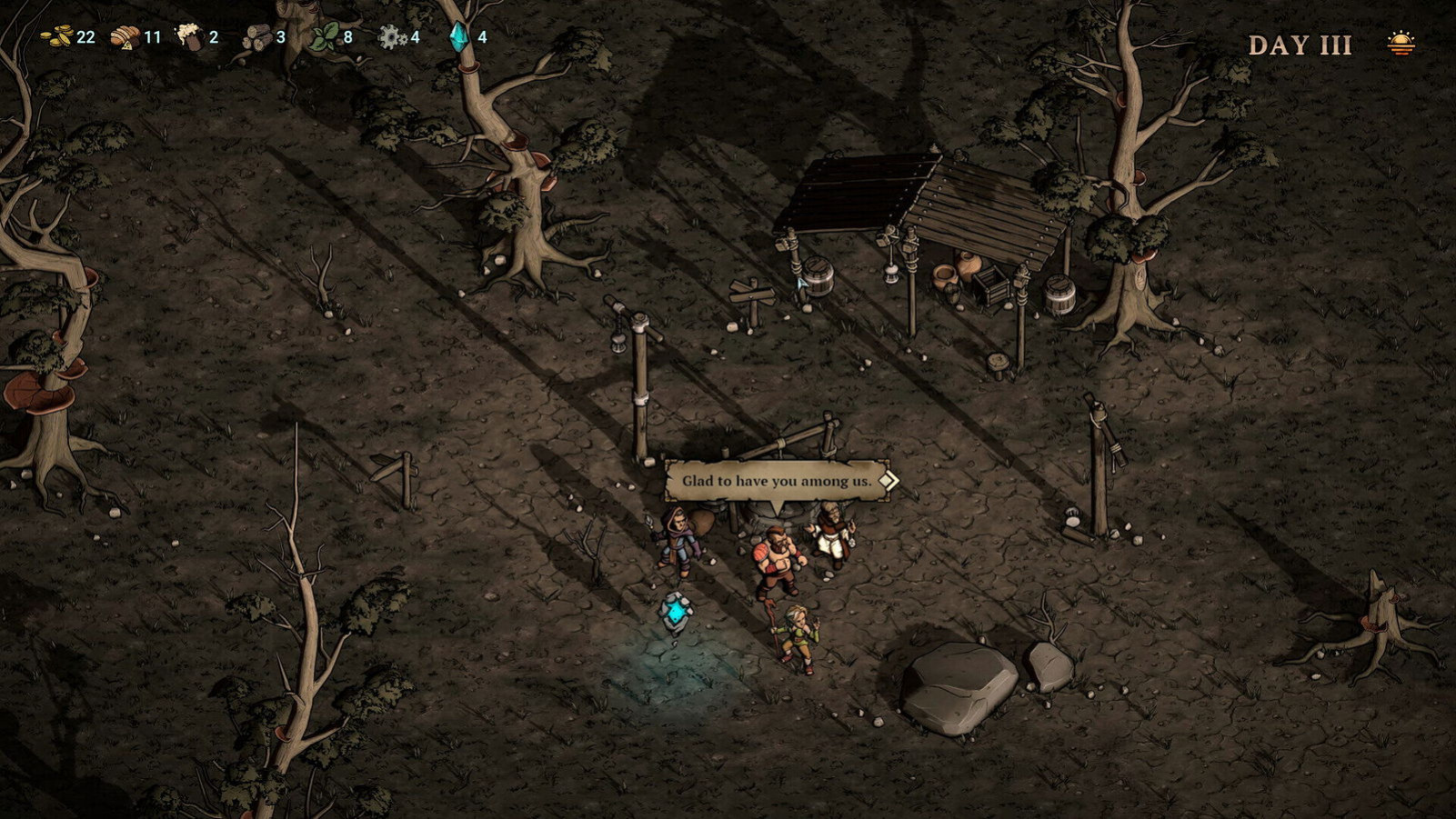The image size is (1456, 819).
Task: Click the blonde child character
Action: pos(797,634)
